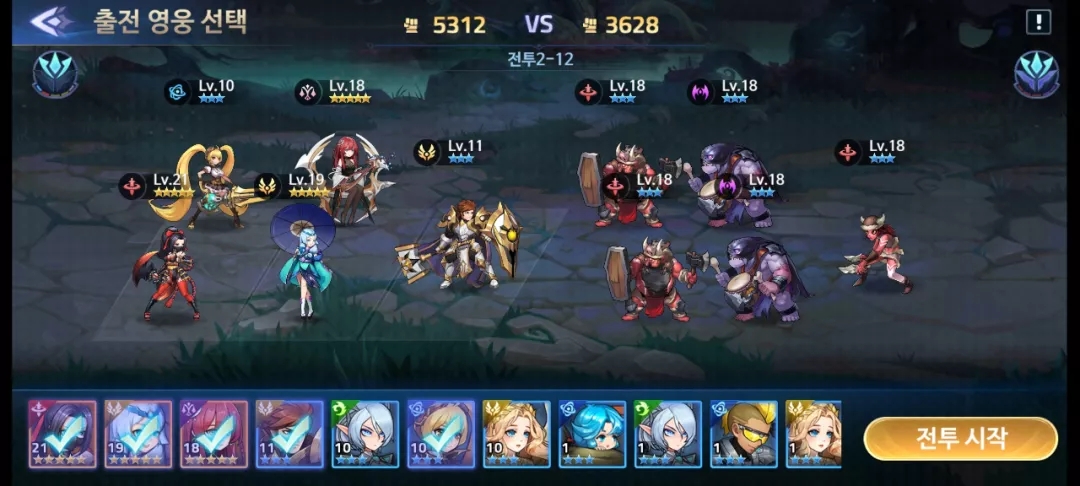The width and height of the screenshot is (1080, 486).
Task: Remove the level 18 red-haired hero portrait
Action: 214,435
